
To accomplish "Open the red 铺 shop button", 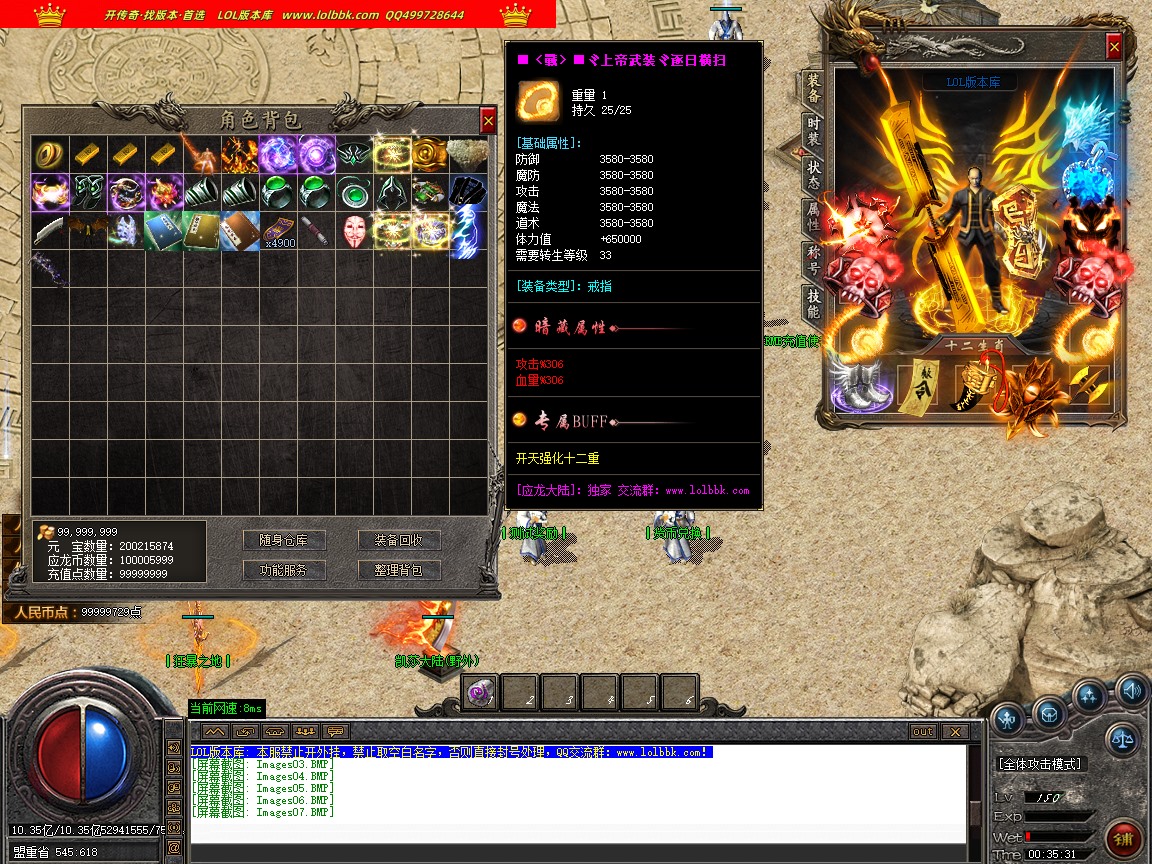I will tap(1123, 836).
